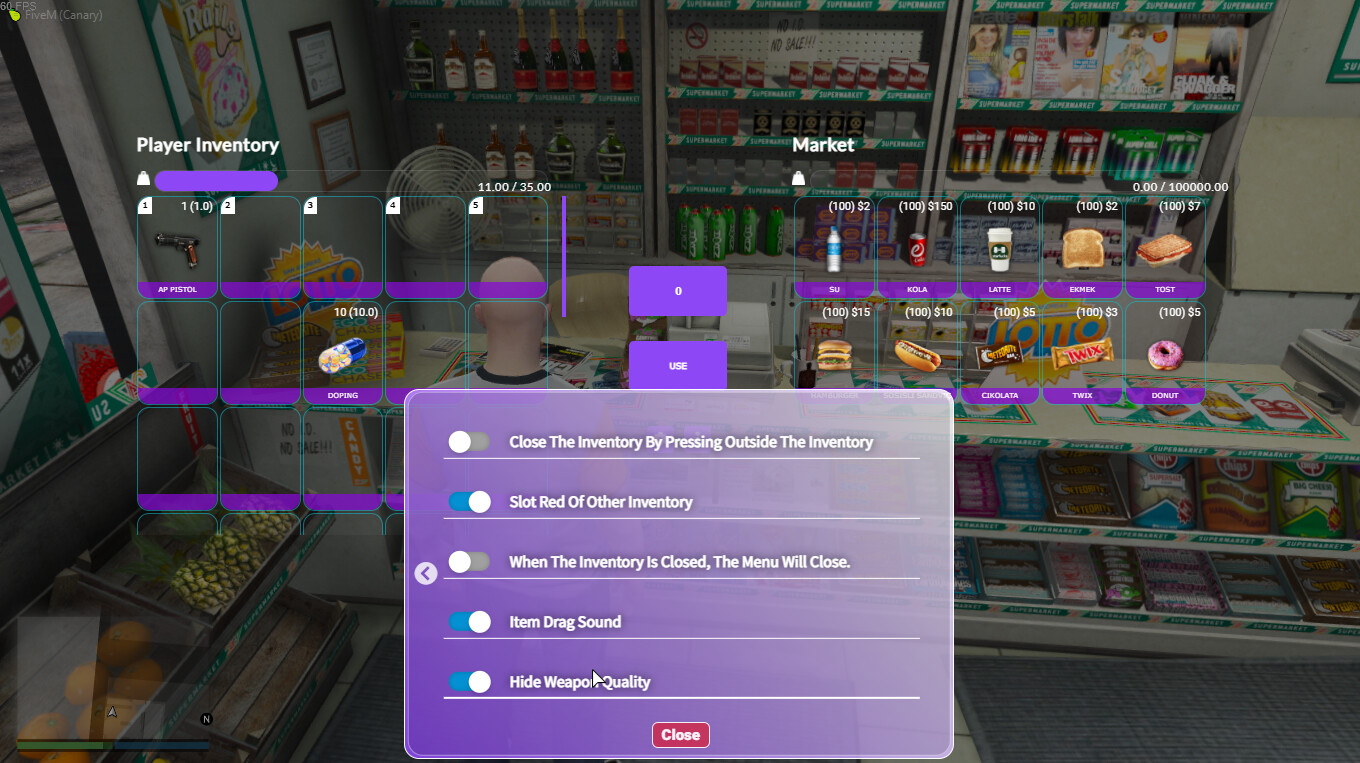
Task: Click the Close button on the settings dialog
Action: pyautogui.click(x=681, y=734)
